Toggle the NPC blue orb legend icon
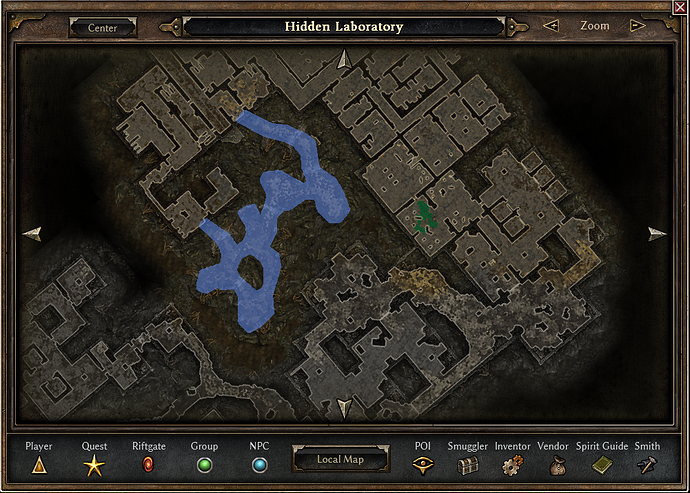The height and width of the screenshot is (493, 690). pyautogui.click(x=259, y=465)
